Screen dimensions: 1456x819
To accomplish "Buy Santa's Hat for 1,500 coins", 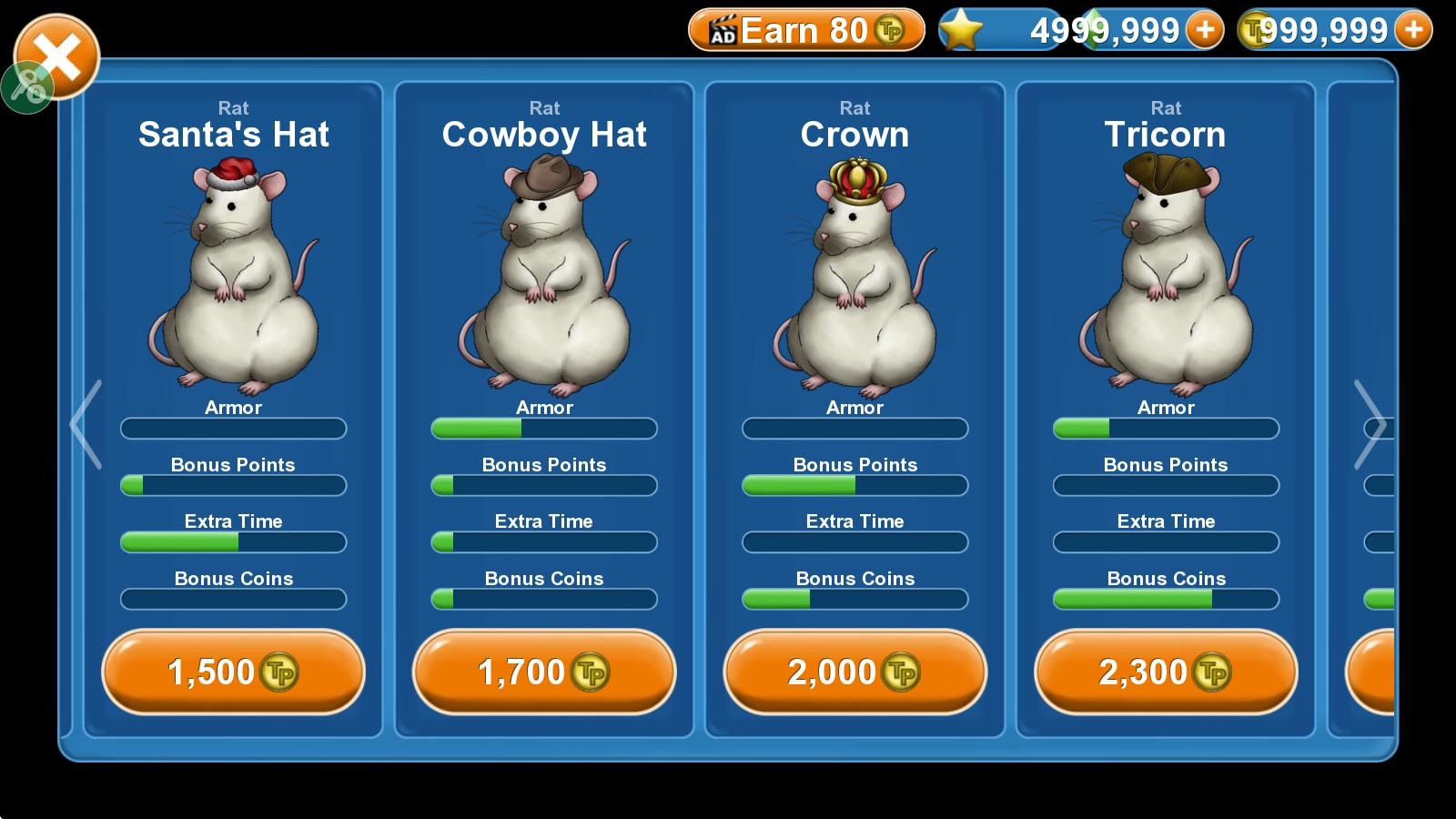I will click(233, 672).
